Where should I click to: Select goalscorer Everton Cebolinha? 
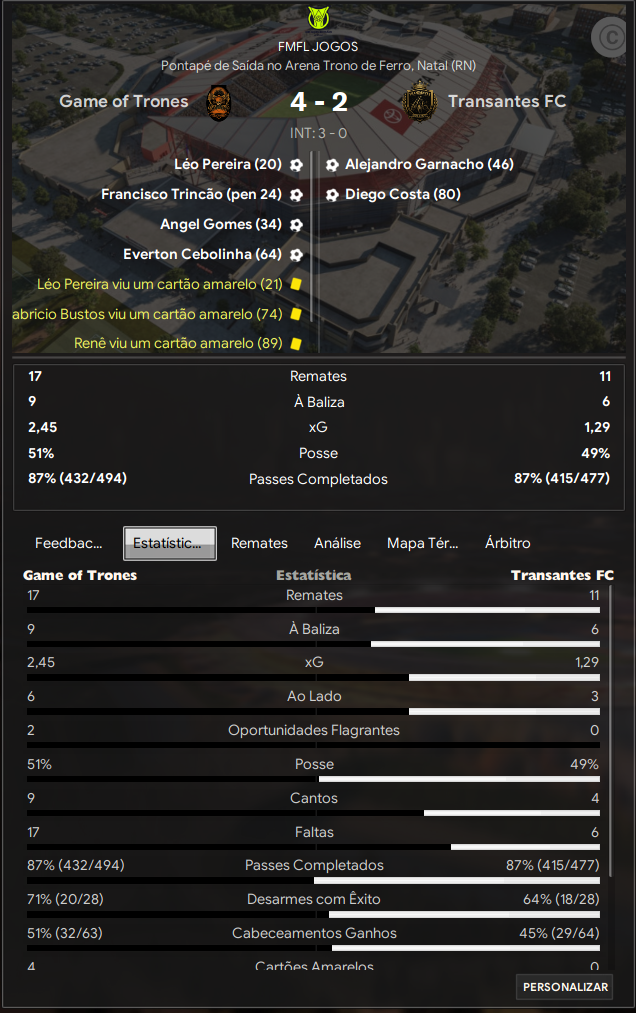[202, 254]
